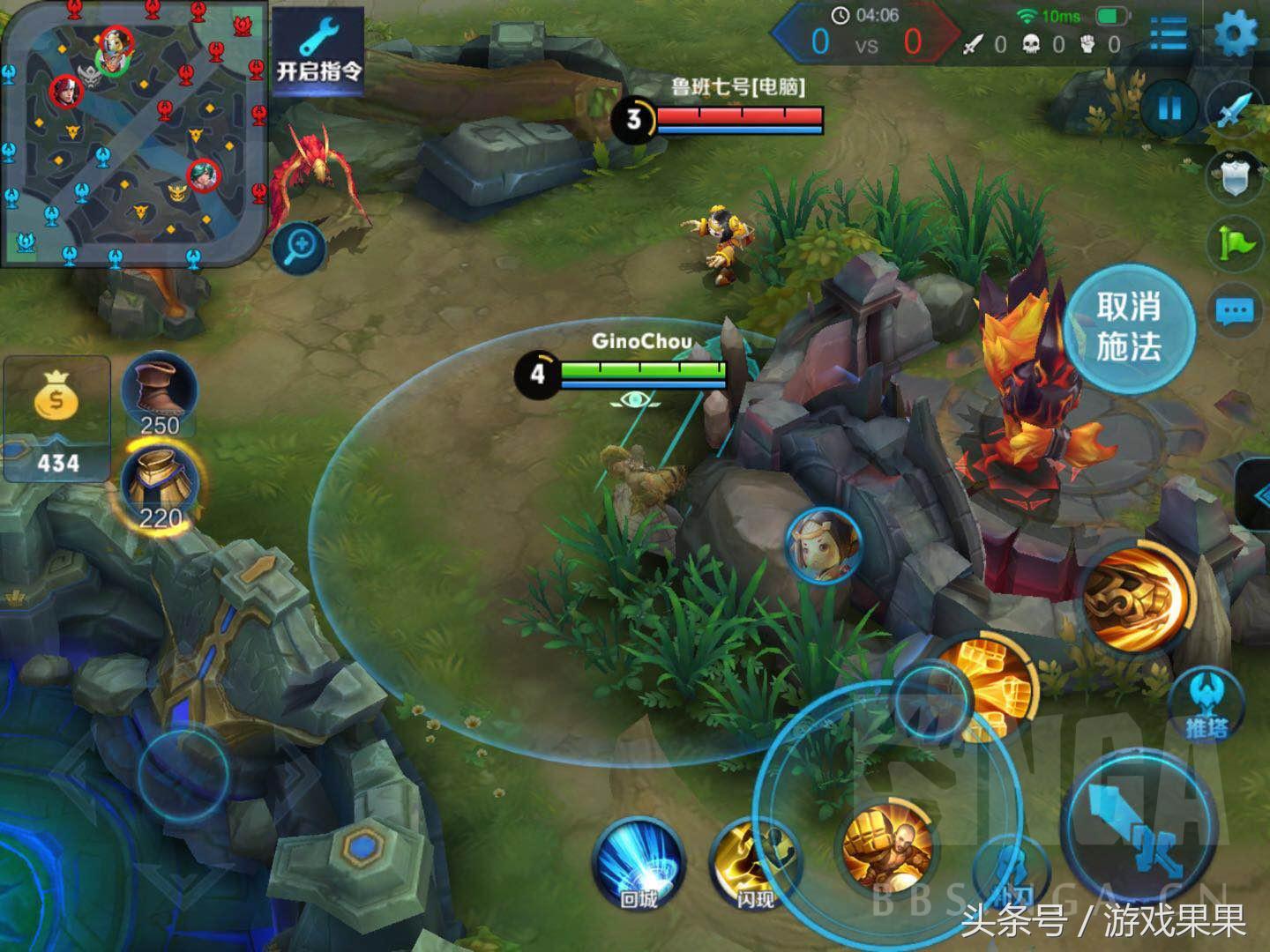Open the chat message bubble
This screenshot has height=952, width=1270.
[x=1235, y=310]
